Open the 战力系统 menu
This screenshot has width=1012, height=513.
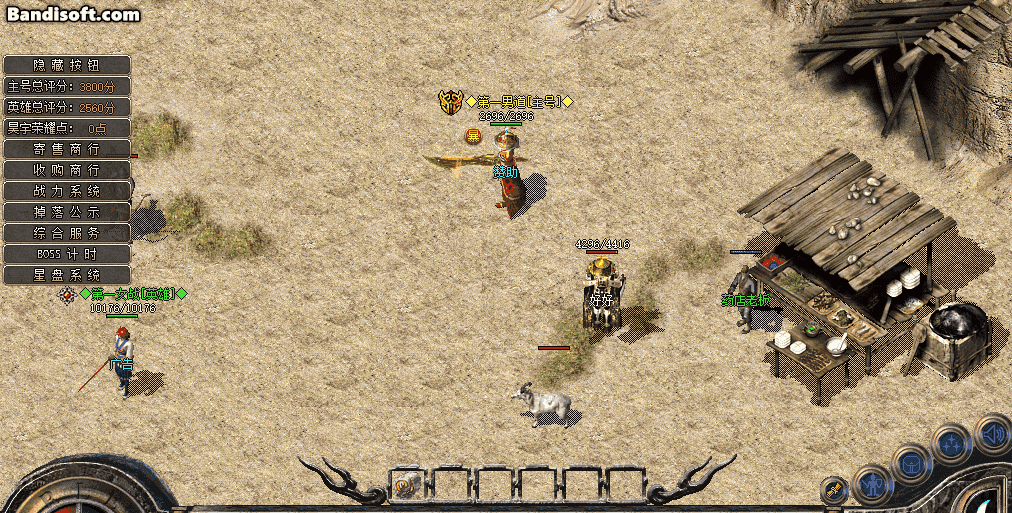67,190
